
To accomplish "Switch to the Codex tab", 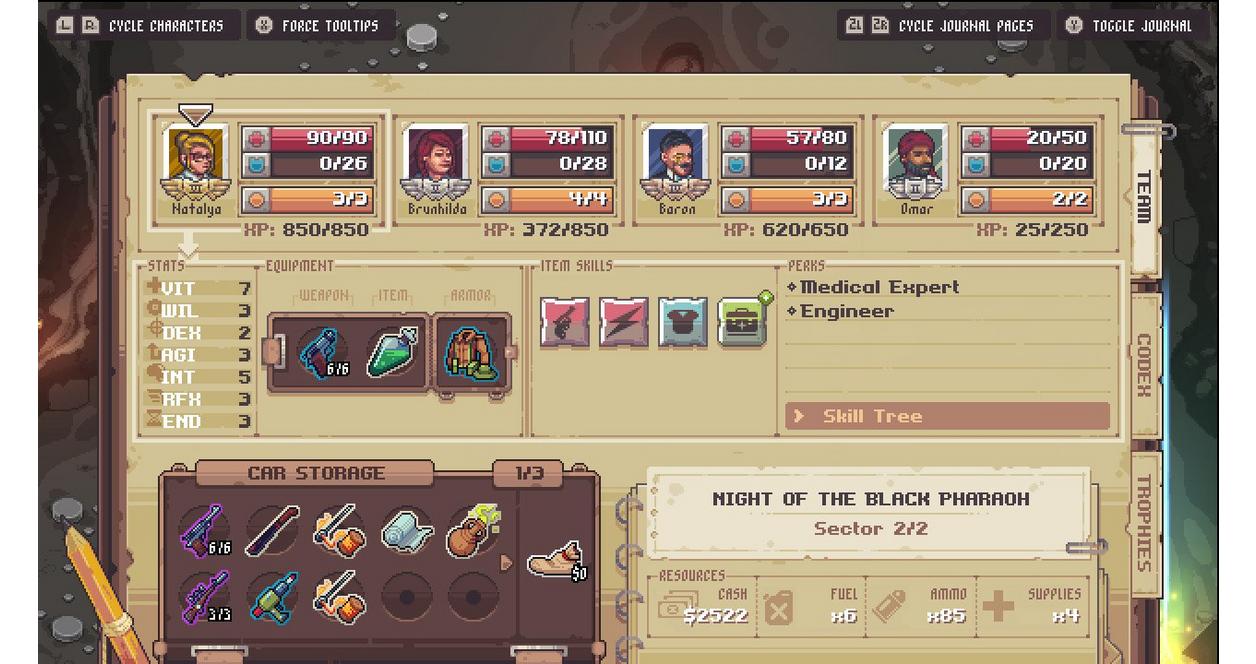I will 1144,364.
